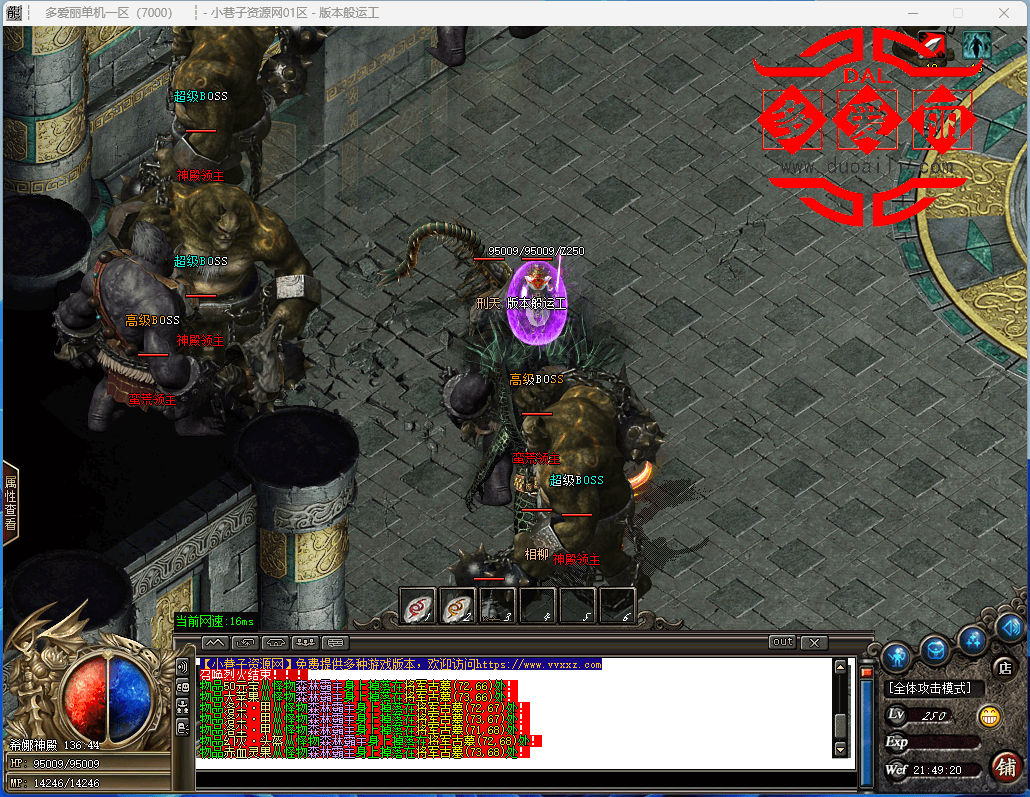Screen dimensions: 1030x797
Task: Close the game window
Action: (1003, 13)
